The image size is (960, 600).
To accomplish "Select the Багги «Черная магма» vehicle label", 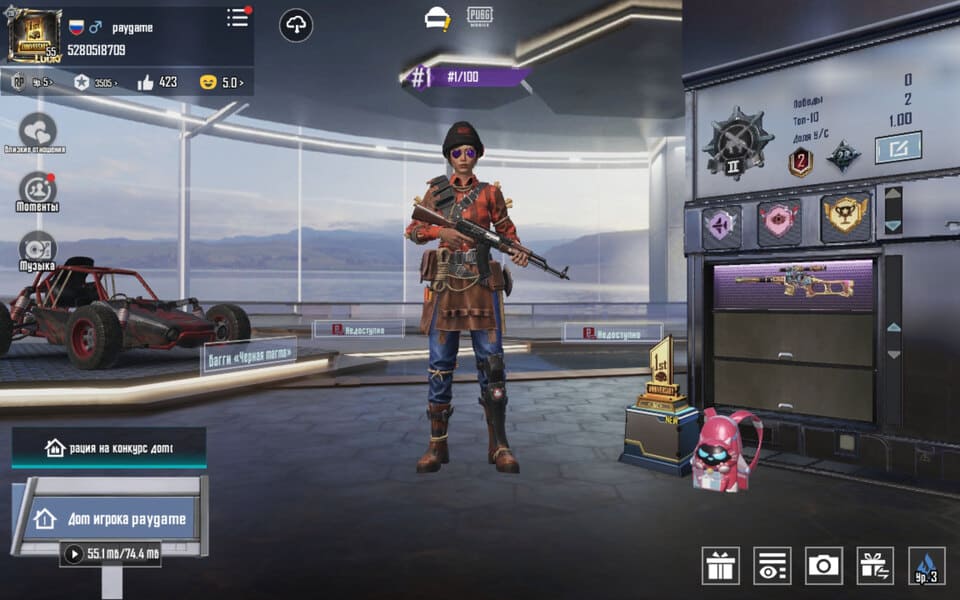I will (249, 356).
